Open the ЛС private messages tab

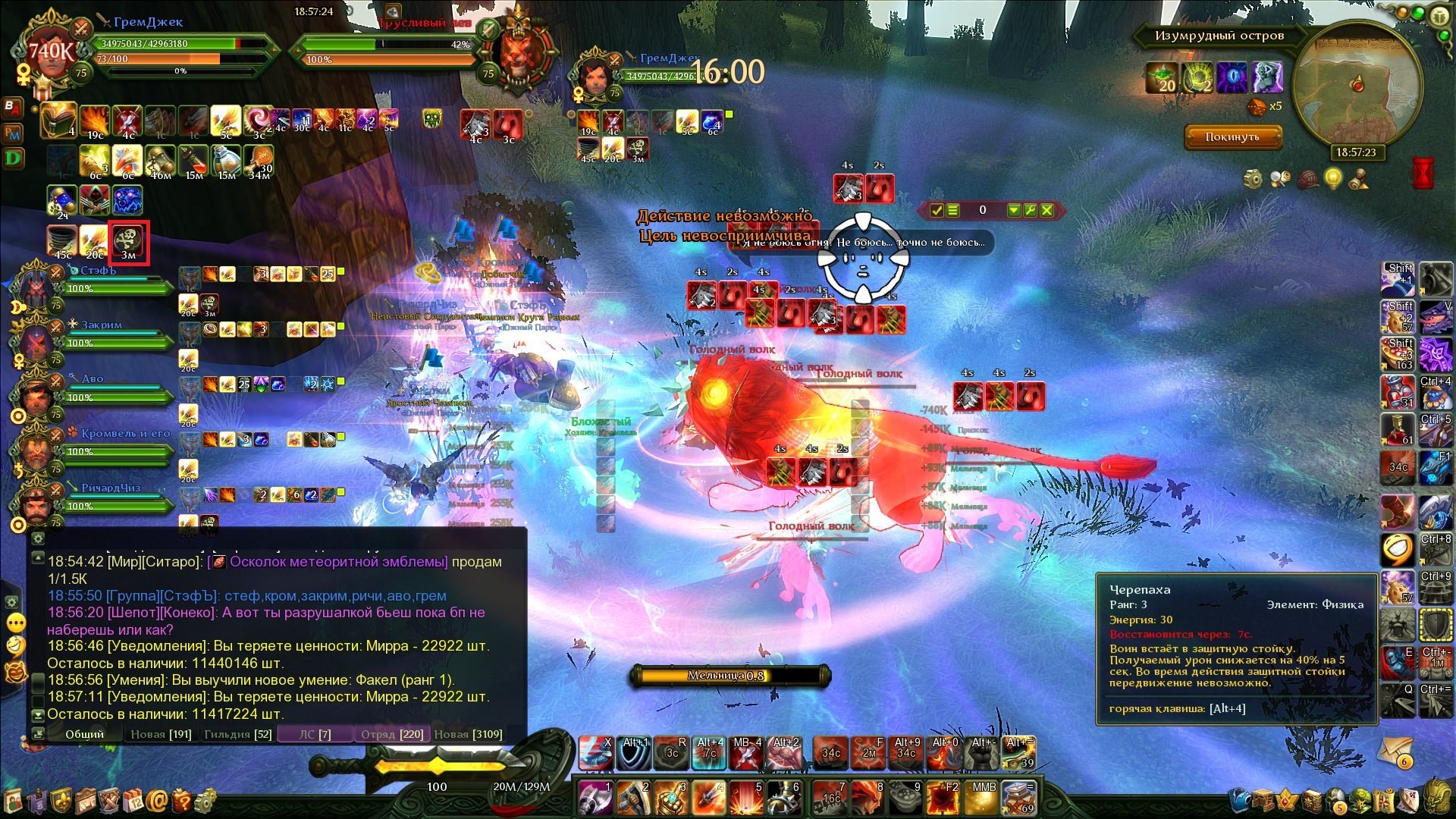315,734
